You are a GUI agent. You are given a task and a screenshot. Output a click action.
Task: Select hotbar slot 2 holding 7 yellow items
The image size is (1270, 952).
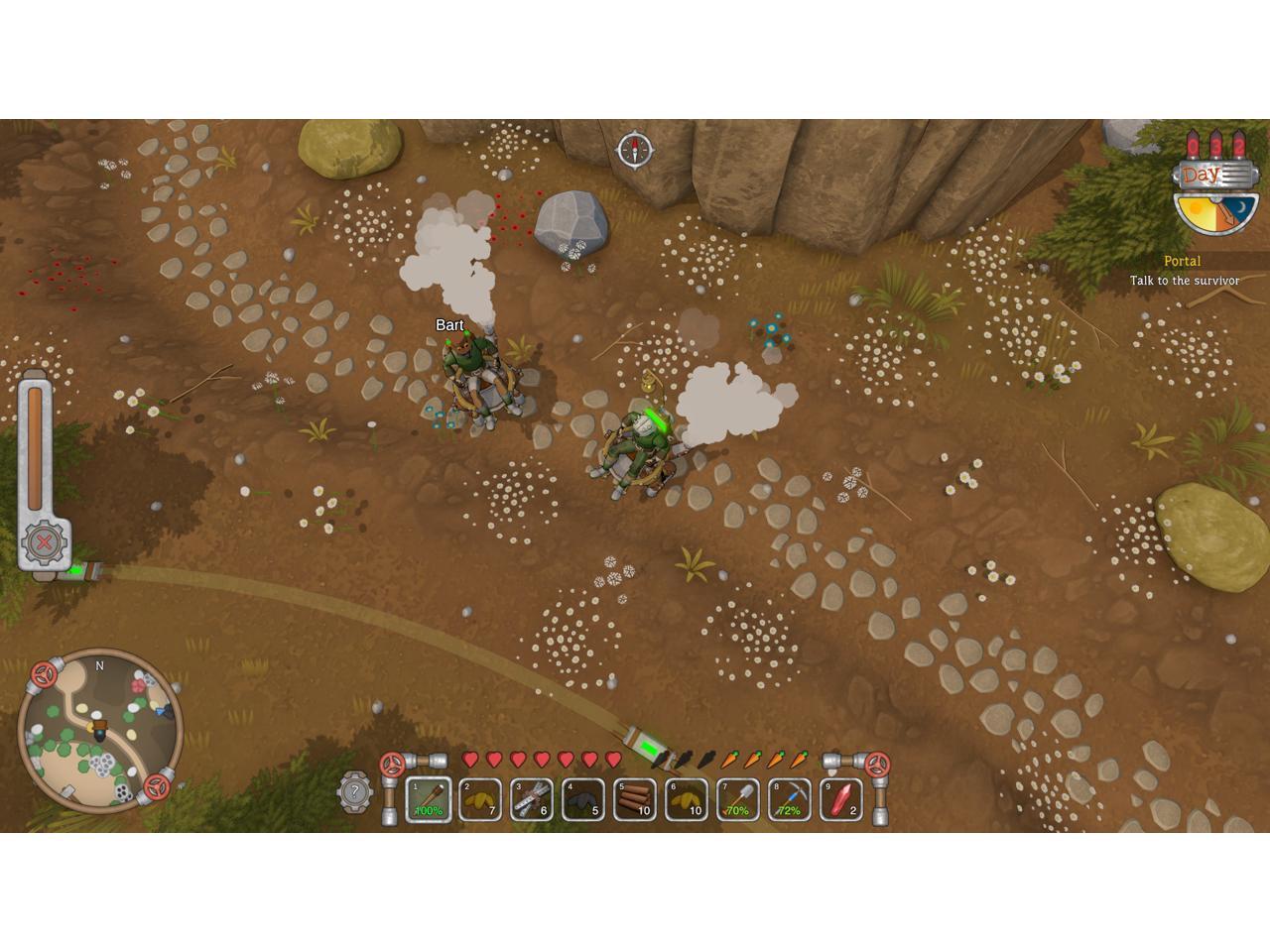480,799
